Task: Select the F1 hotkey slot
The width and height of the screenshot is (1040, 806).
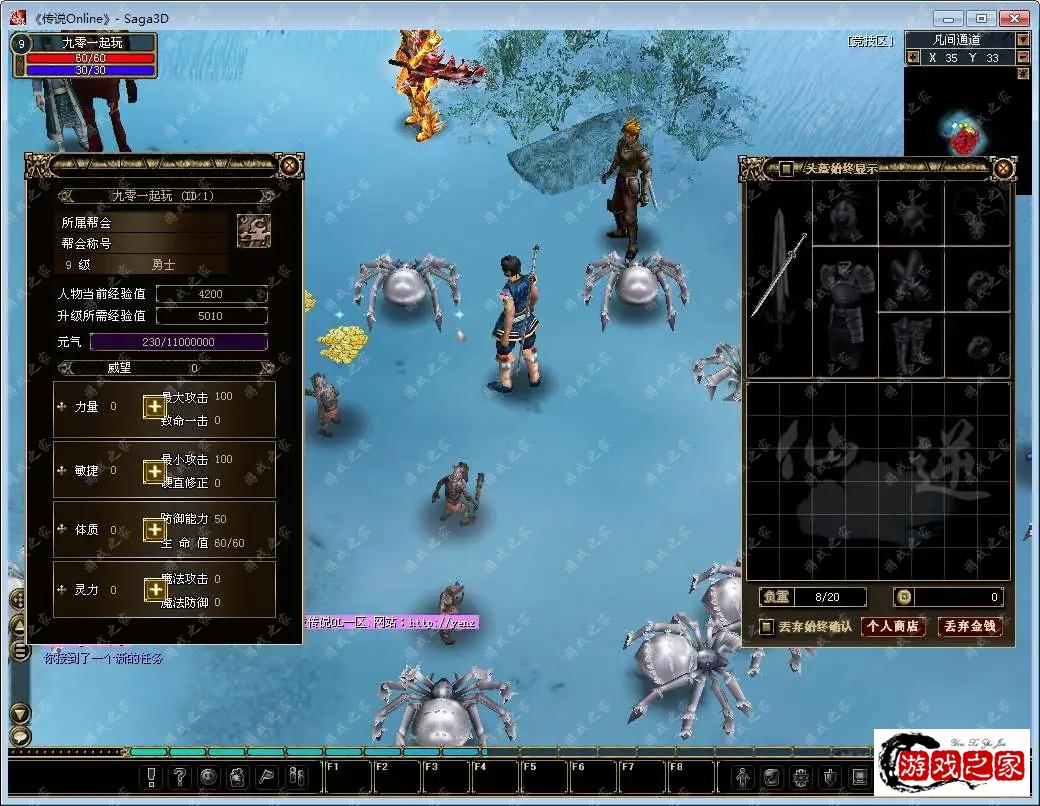Action: click(346, 777)
